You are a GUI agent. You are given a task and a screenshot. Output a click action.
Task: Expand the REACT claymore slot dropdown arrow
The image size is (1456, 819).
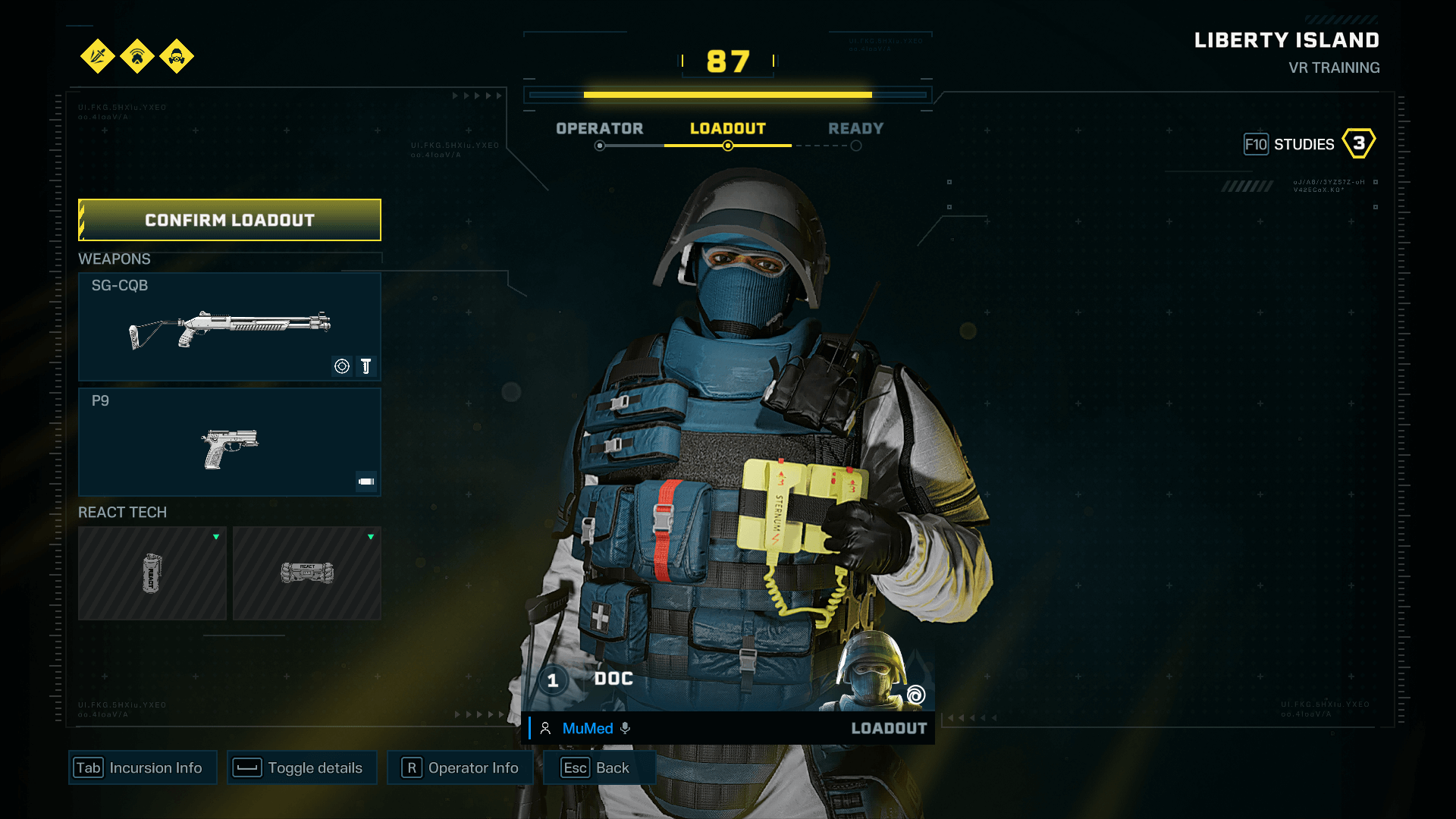click(x=371, y=537)
